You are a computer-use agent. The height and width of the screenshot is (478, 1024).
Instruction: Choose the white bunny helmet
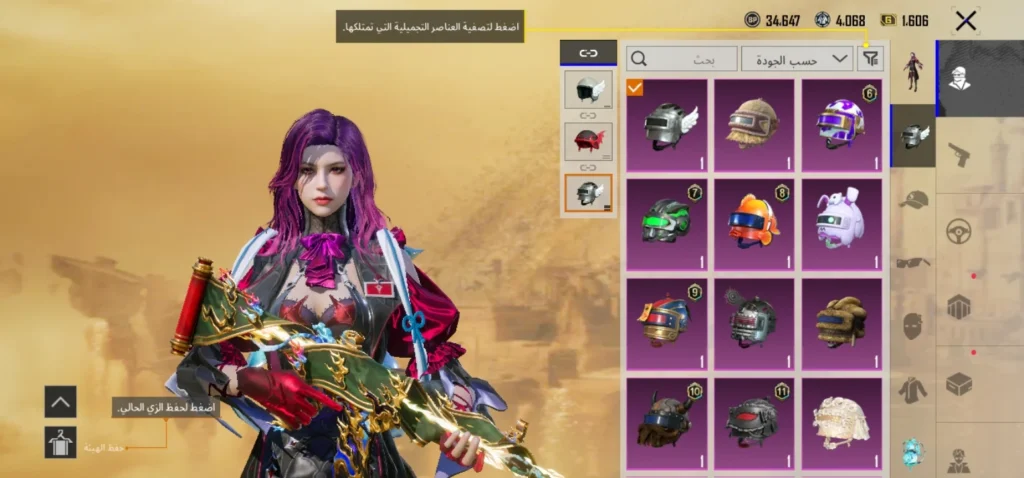pos(842,224)
